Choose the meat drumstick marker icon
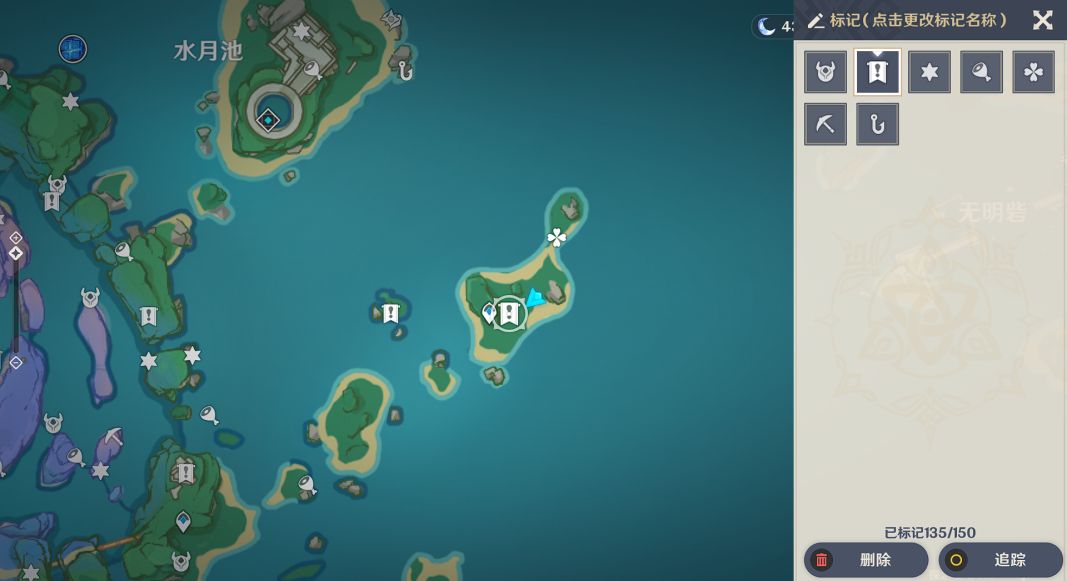The height and width of the screenshot is (581, 1067). 982,72
